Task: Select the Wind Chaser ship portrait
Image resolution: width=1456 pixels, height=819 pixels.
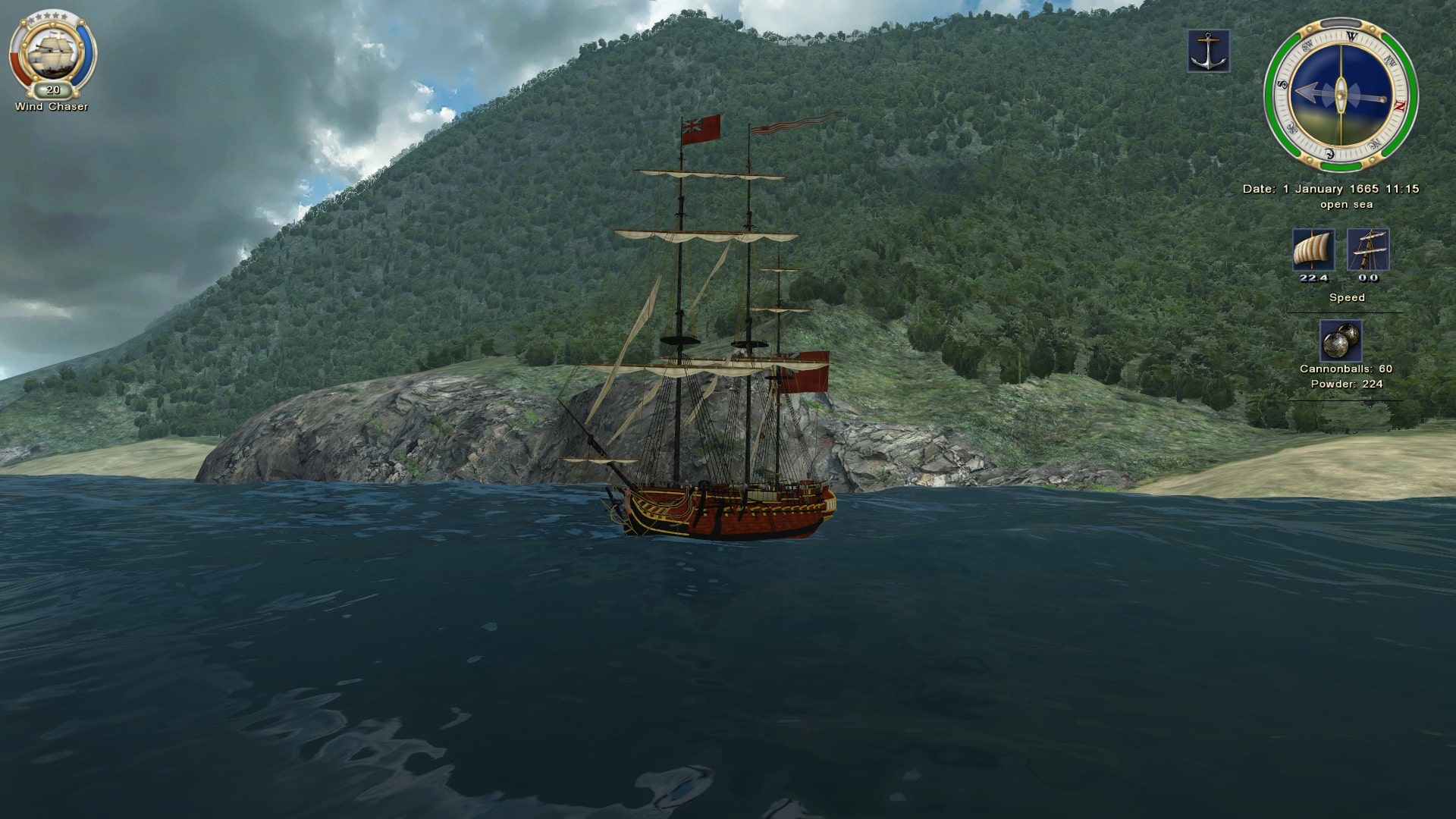Action: [52, 54]
